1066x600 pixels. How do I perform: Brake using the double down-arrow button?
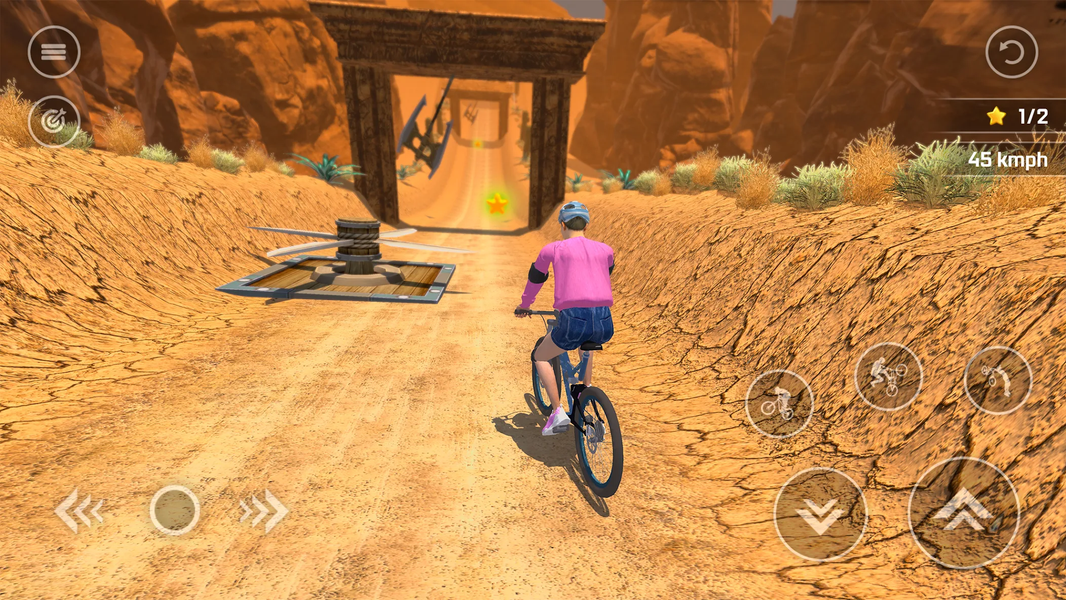click(820, 514)
